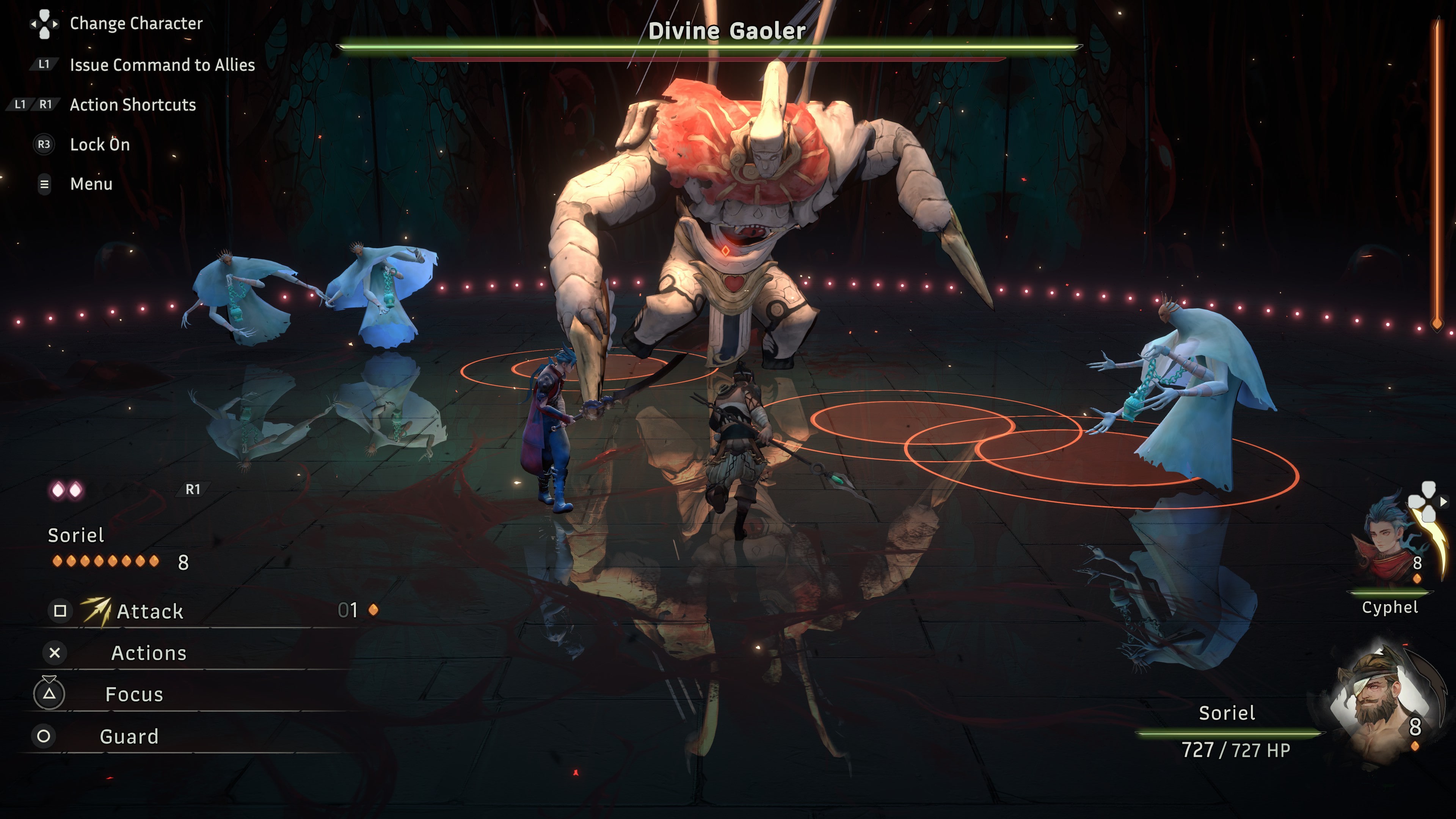The height and width of the screenshot is (819, 1456).
Task: Select the Change Character d-pad icon
Action: [44, 24]
